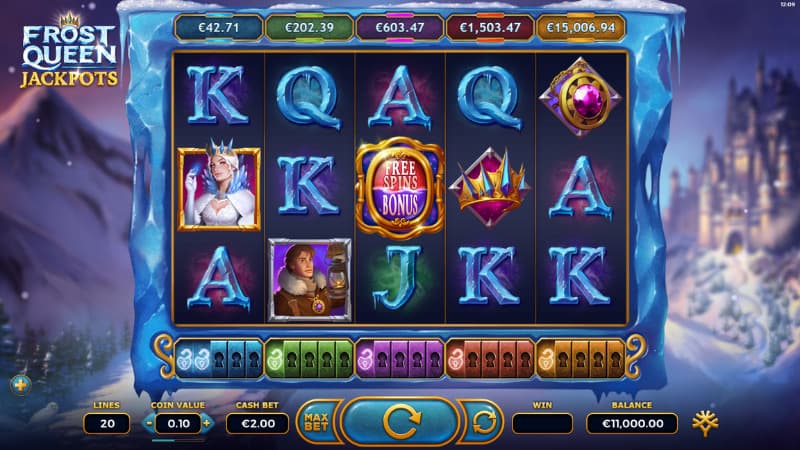
Task: Increase the coin value with the plus
Action: [207, 423]
